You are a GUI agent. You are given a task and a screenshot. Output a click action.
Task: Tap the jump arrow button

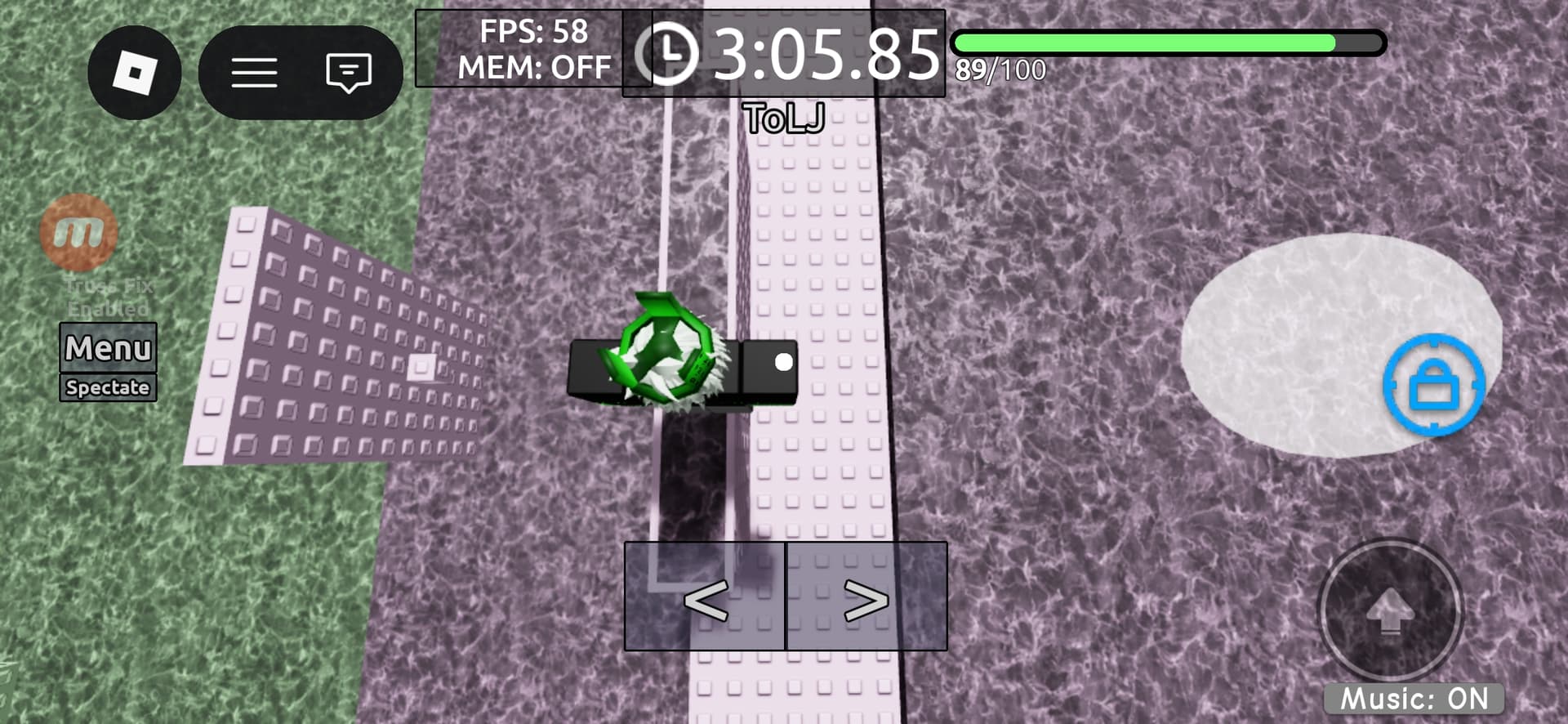click(1390, 611)
